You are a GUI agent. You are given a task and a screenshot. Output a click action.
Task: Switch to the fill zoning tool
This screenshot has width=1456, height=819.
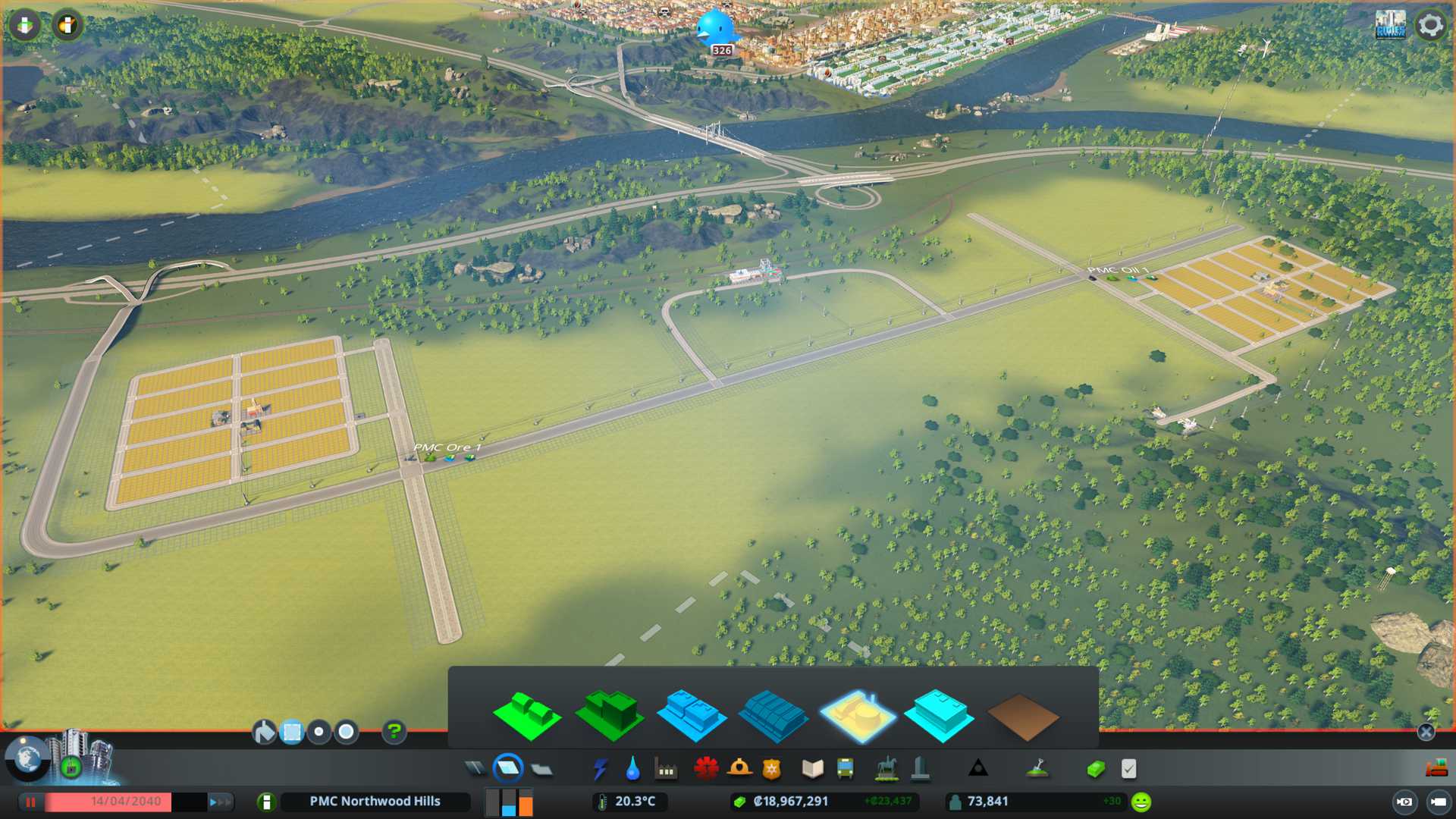[264, 732]
